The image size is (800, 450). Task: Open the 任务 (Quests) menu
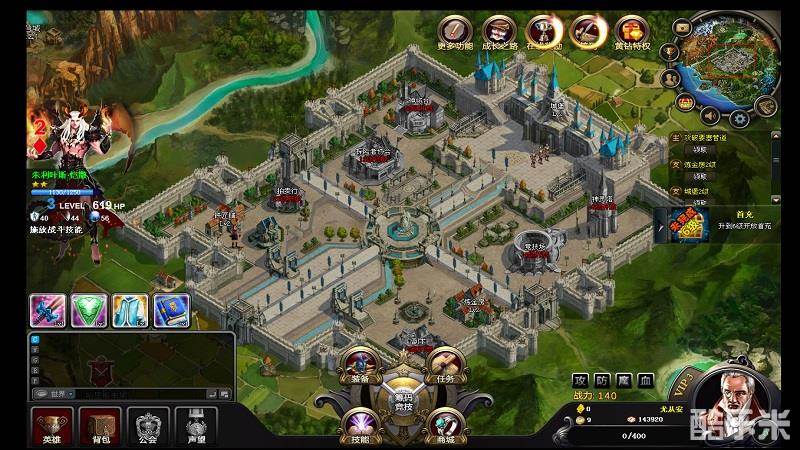[x=444, y=367]
